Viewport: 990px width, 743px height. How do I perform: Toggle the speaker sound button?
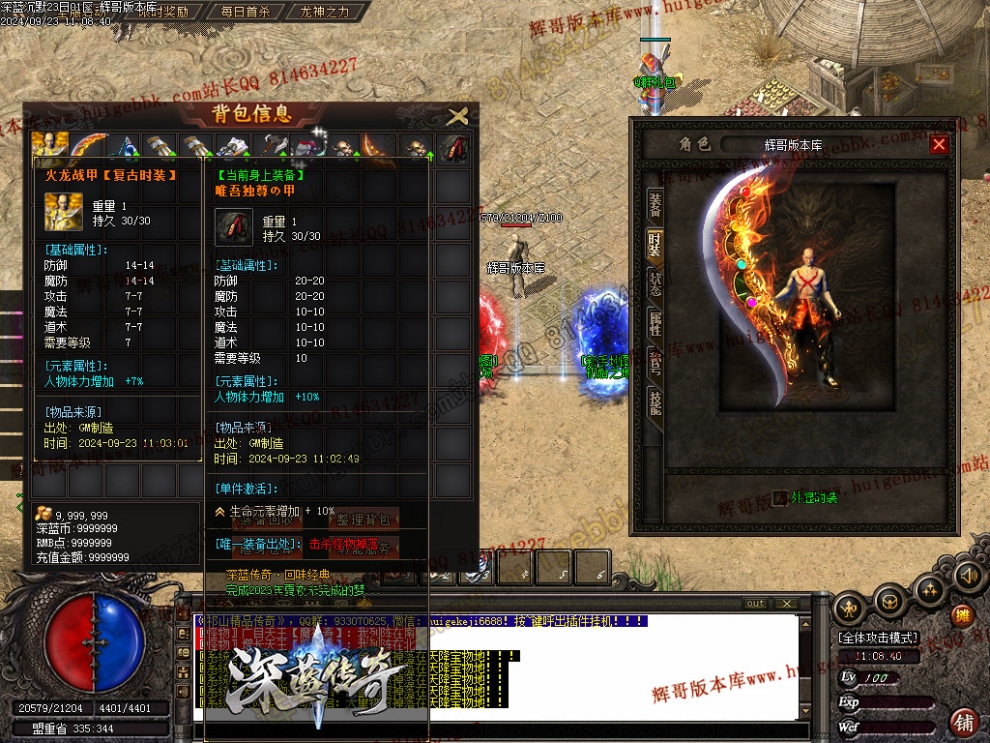[x=967, y=576]
